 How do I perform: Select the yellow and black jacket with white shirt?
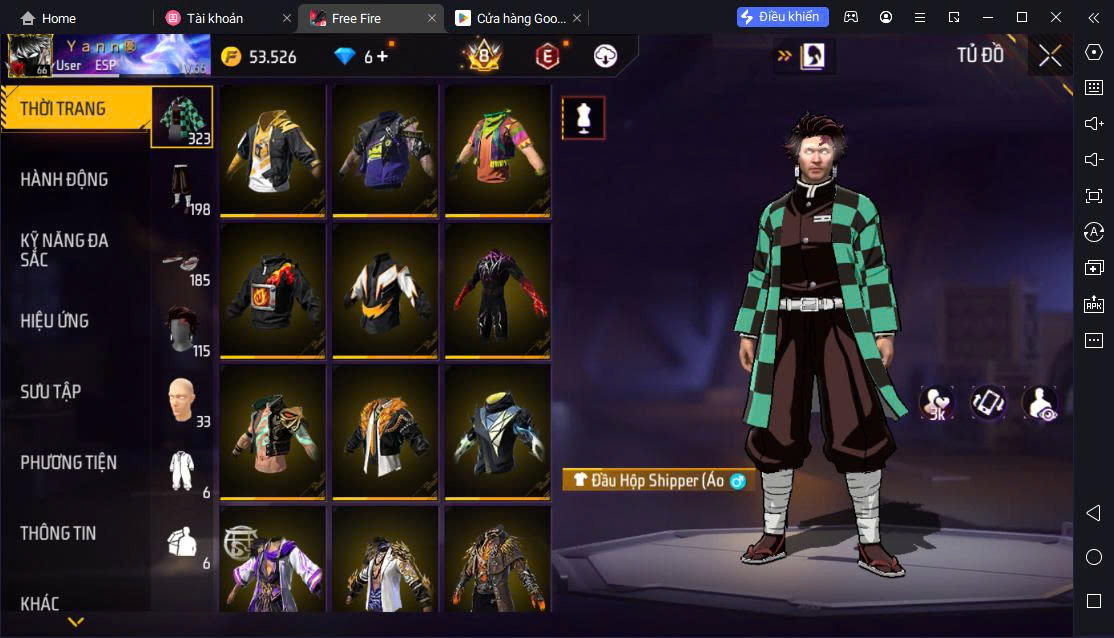pyautogui.click(x=273, y=150)
